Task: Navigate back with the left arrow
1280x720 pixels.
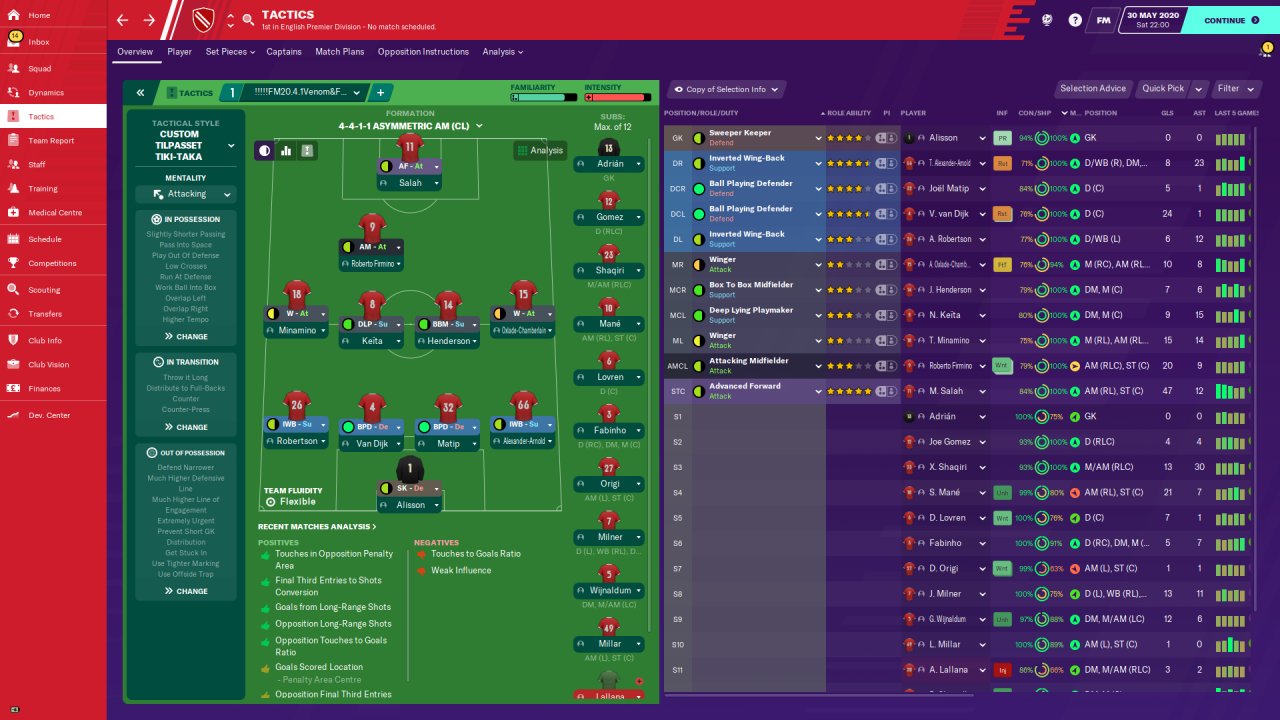Action: tap(123, 20)
